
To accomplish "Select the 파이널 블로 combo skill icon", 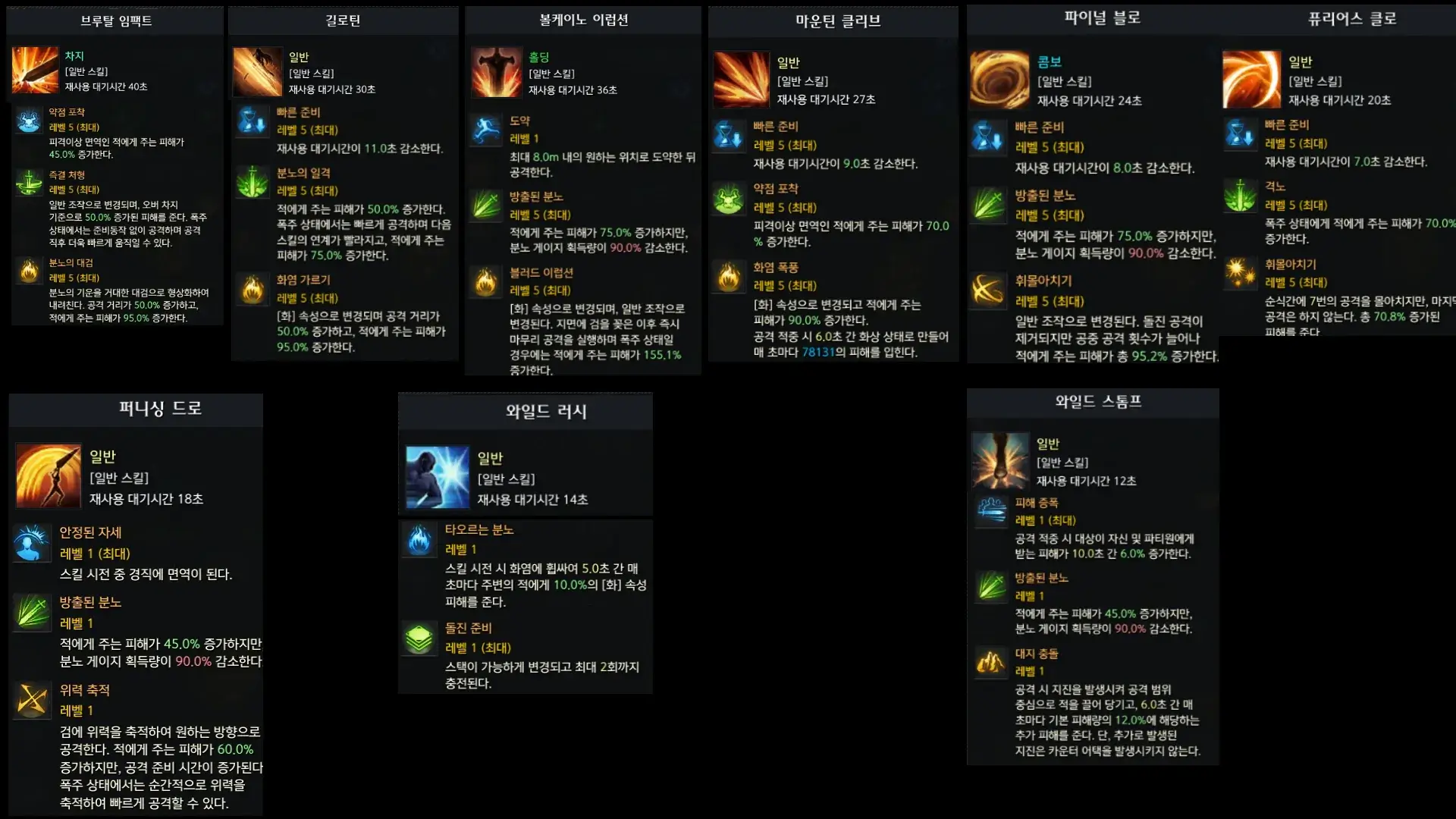I will [999, 80].
